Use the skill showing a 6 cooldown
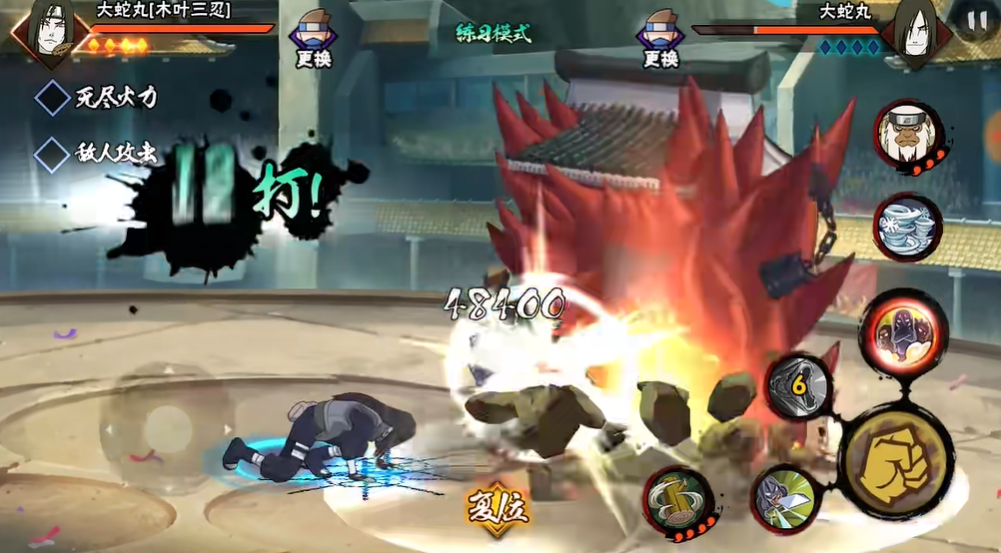 tap(799, 385)
